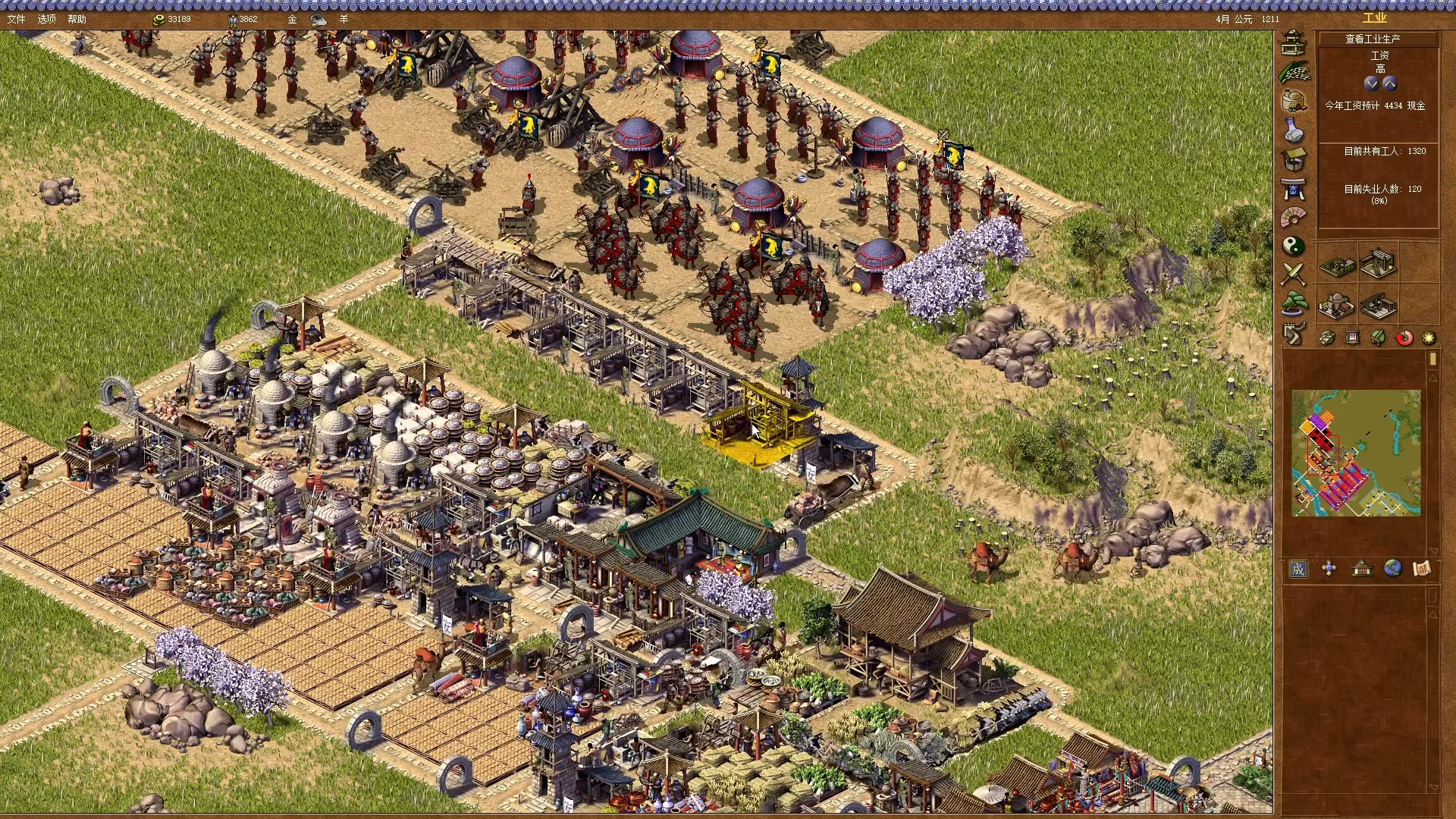Lower wages with the down arrow
The width and height of the screenshot is (1456, 819).
[x=1371, y=83]
